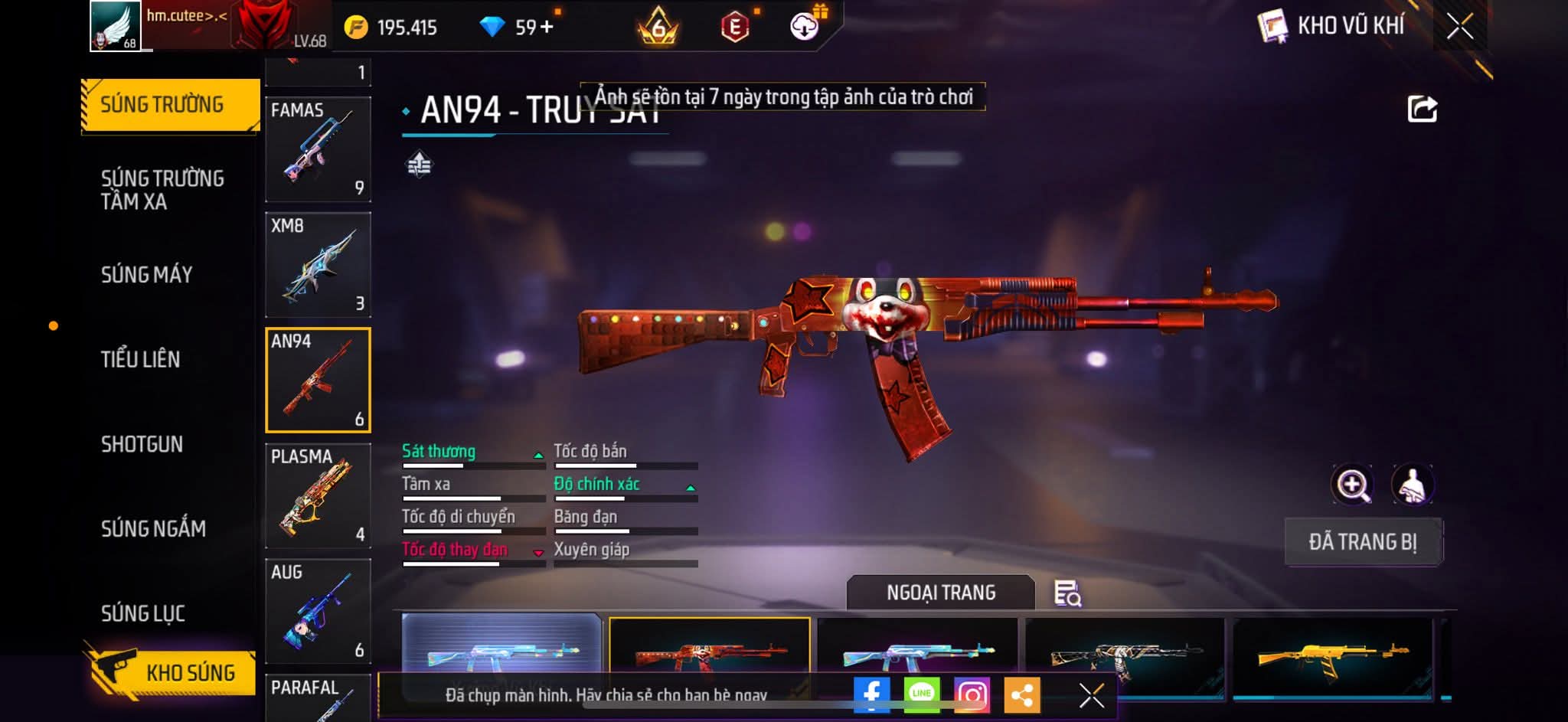1568x722 pixels.
Task: Click the Kho Súng button
Action: (172, 672)
